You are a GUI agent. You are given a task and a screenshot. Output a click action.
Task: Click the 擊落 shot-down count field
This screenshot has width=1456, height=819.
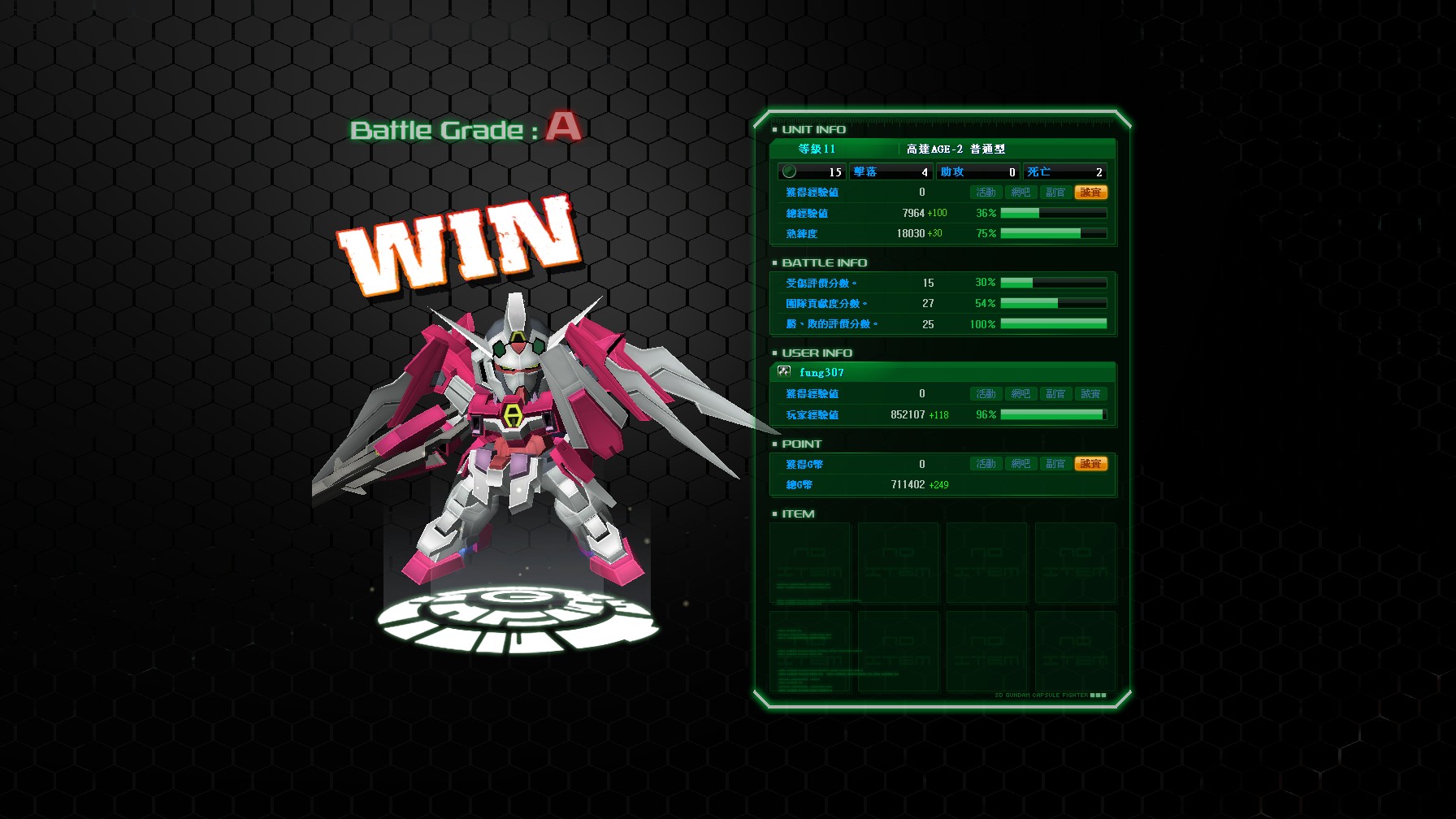890,171
